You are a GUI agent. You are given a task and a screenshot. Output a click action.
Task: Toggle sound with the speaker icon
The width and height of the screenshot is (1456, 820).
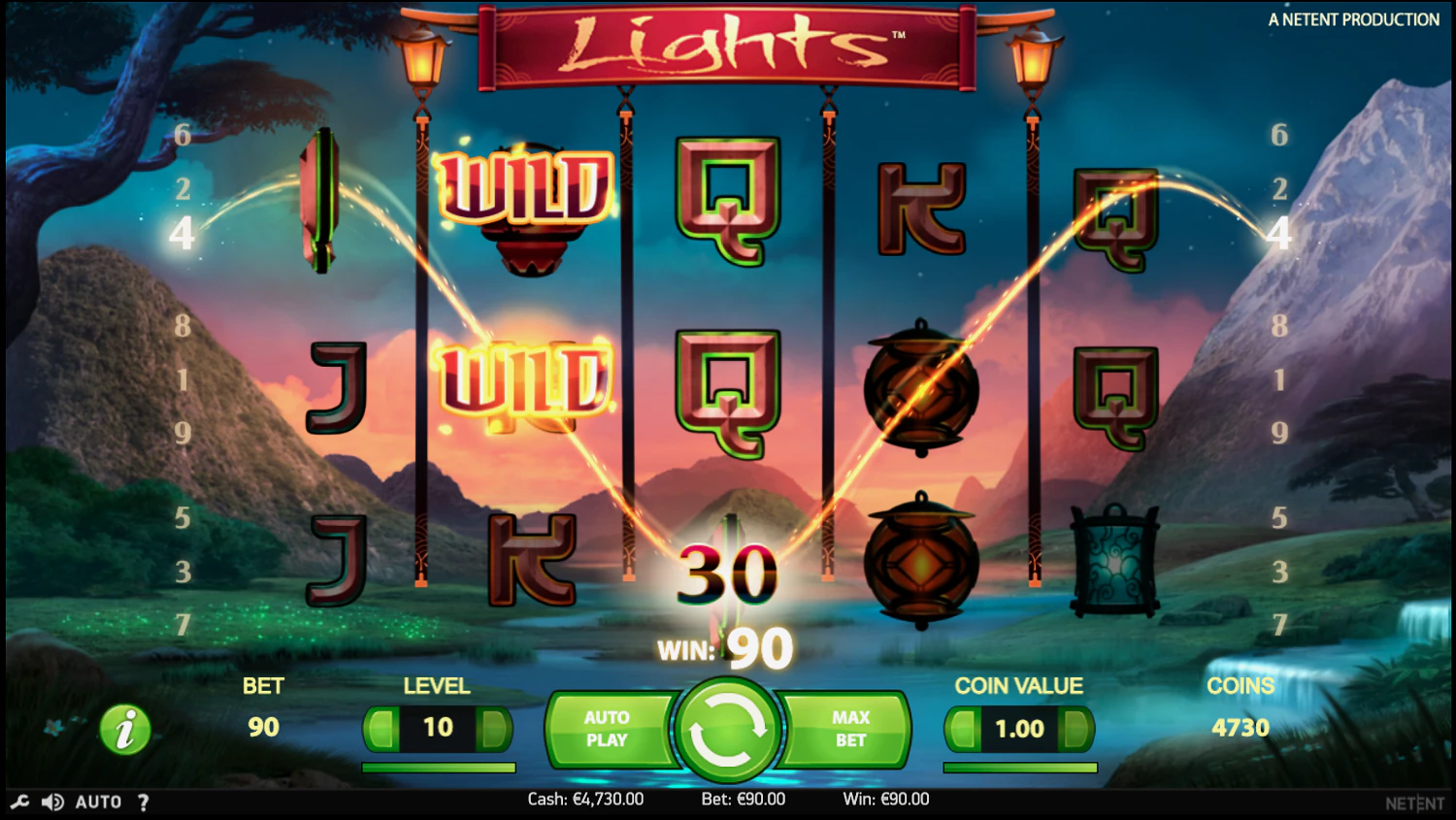click(52, 802)
